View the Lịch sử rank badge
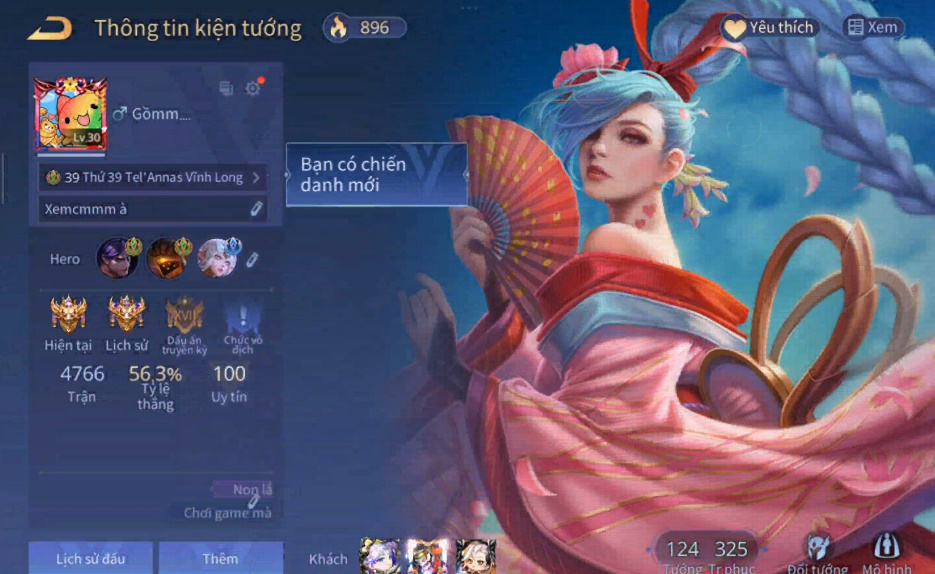 [126, 315]
